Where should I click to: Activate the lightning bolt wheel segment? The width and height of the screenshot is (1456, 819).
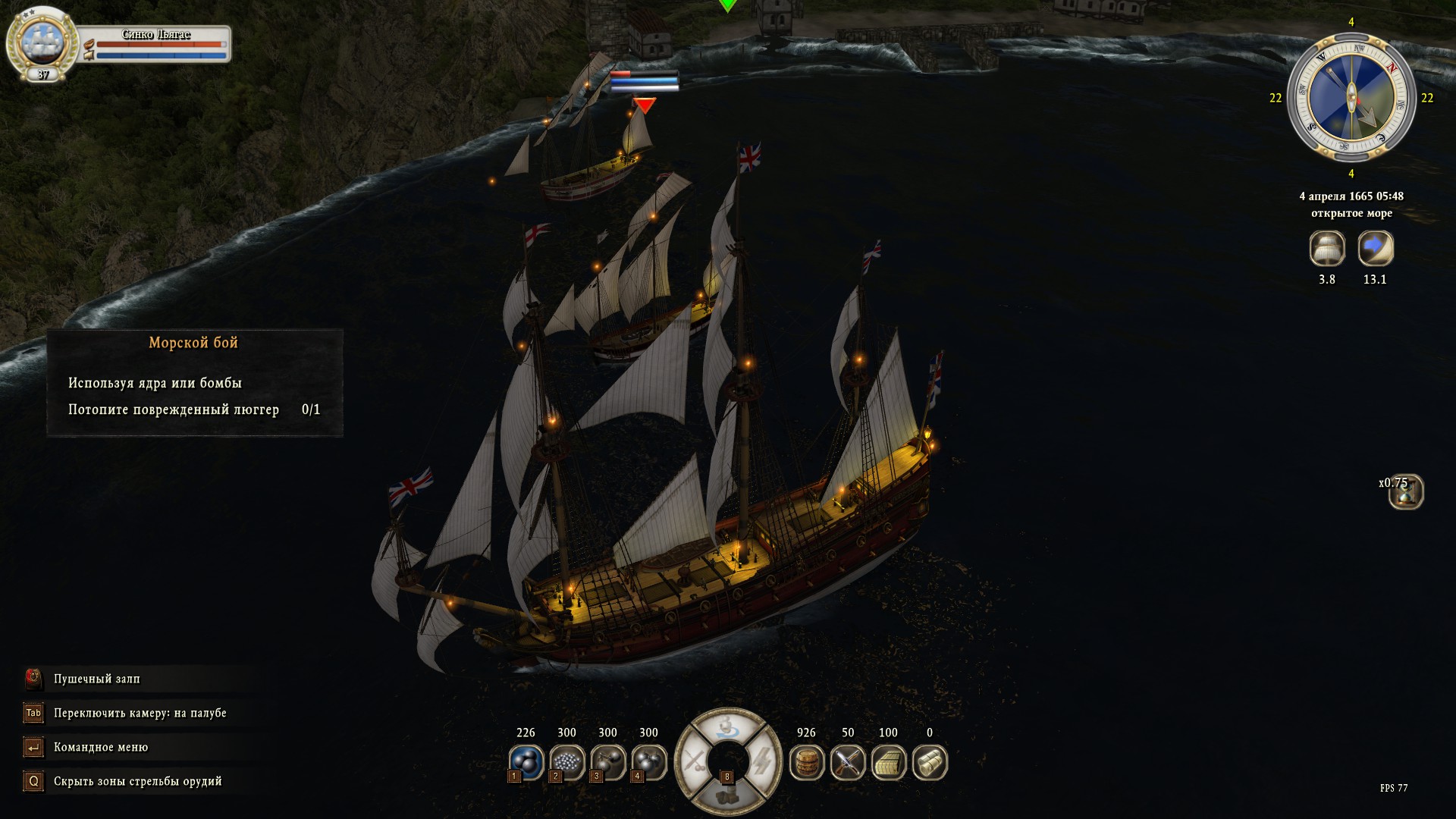tap(764, 761)
